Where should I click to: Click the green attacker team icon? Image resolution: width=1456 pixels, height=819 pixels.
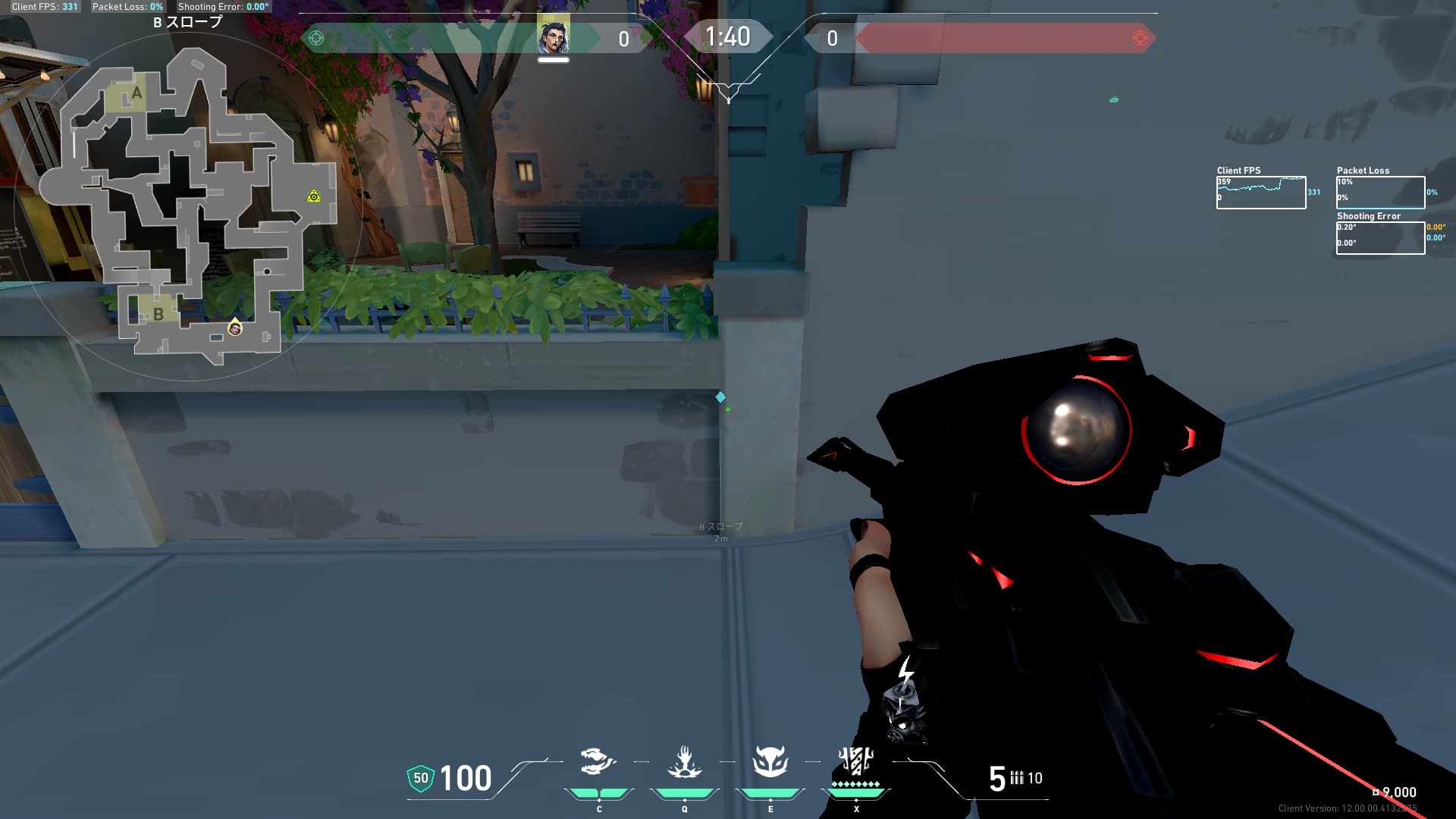click(x=316, y=38)
